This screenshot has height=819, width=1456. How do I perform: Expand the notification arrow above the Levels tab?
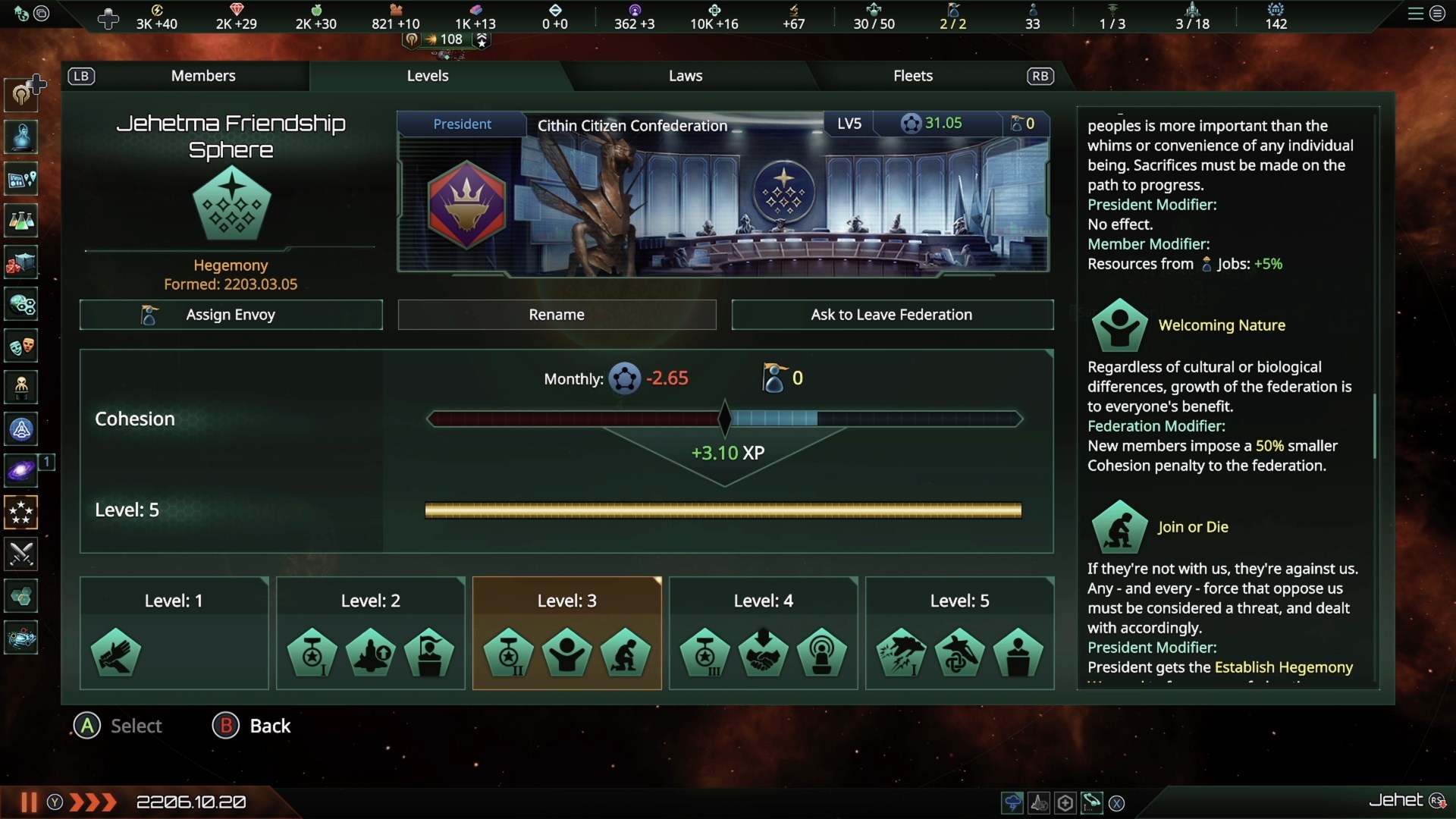click(482, 42)
